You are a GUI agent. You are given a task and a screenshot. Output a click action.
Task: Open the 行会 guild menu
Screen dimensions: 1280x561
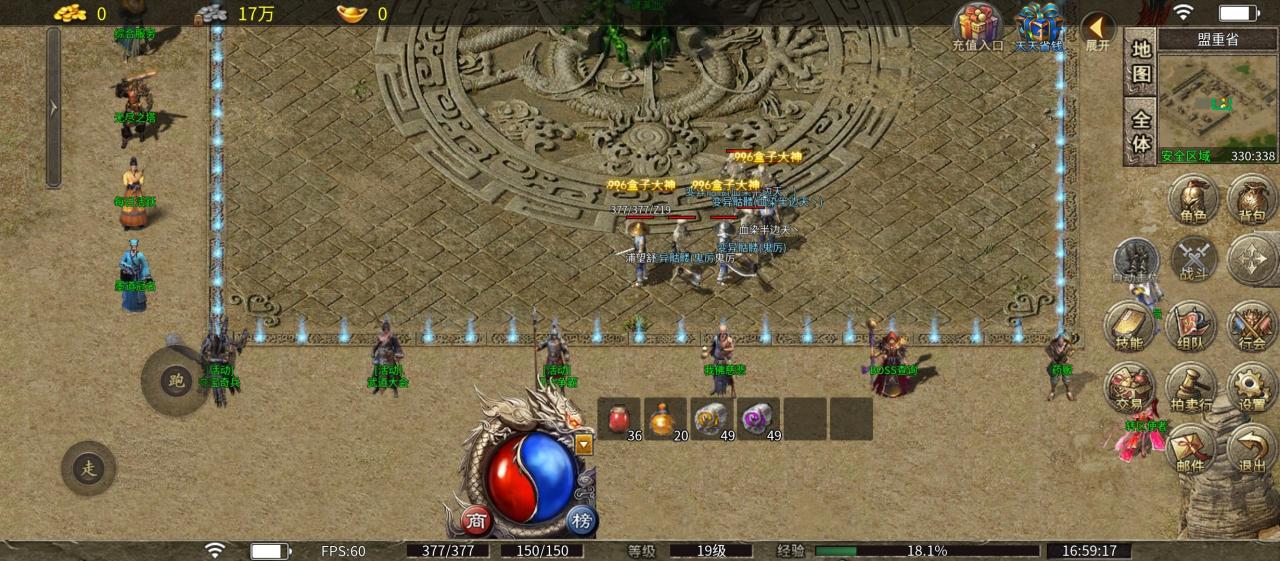pyautogui.click(x=1251, y=326)
